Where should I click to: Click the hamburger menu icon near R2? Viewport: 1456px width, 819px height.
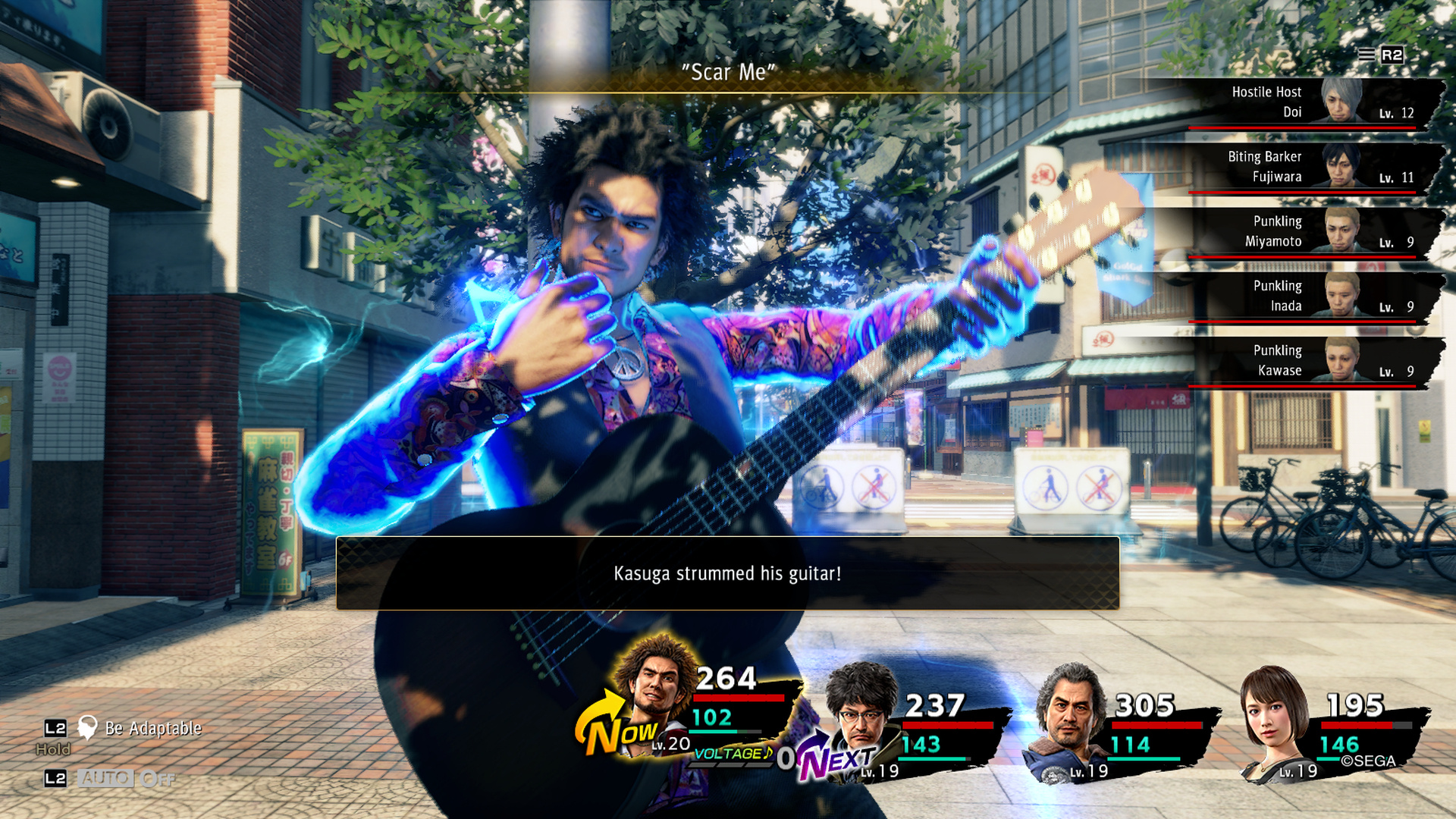(x=1365, y=55)
